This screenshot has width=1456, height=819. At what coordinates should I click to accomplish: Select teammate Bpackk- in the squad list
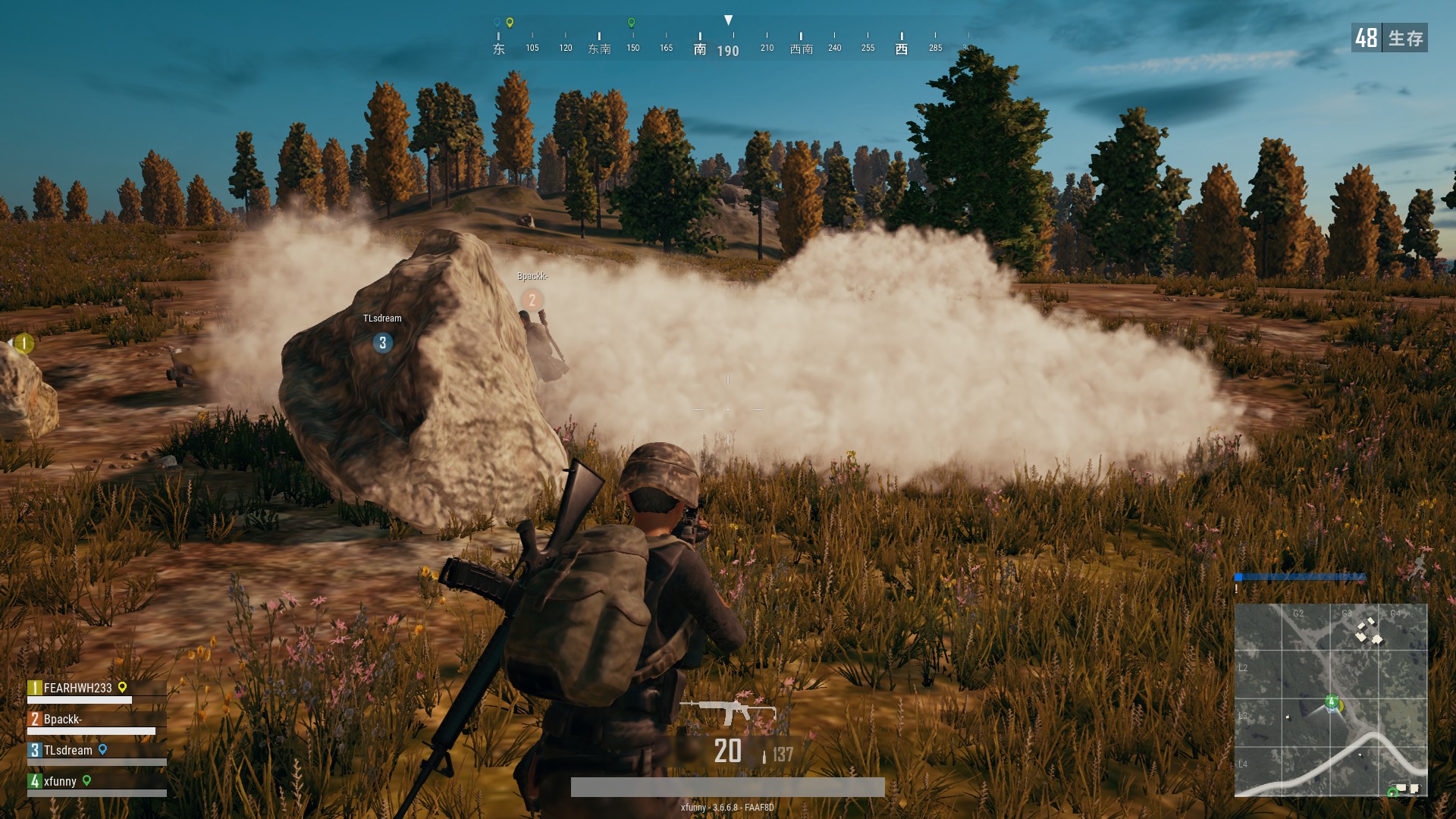tap(63, 719)
